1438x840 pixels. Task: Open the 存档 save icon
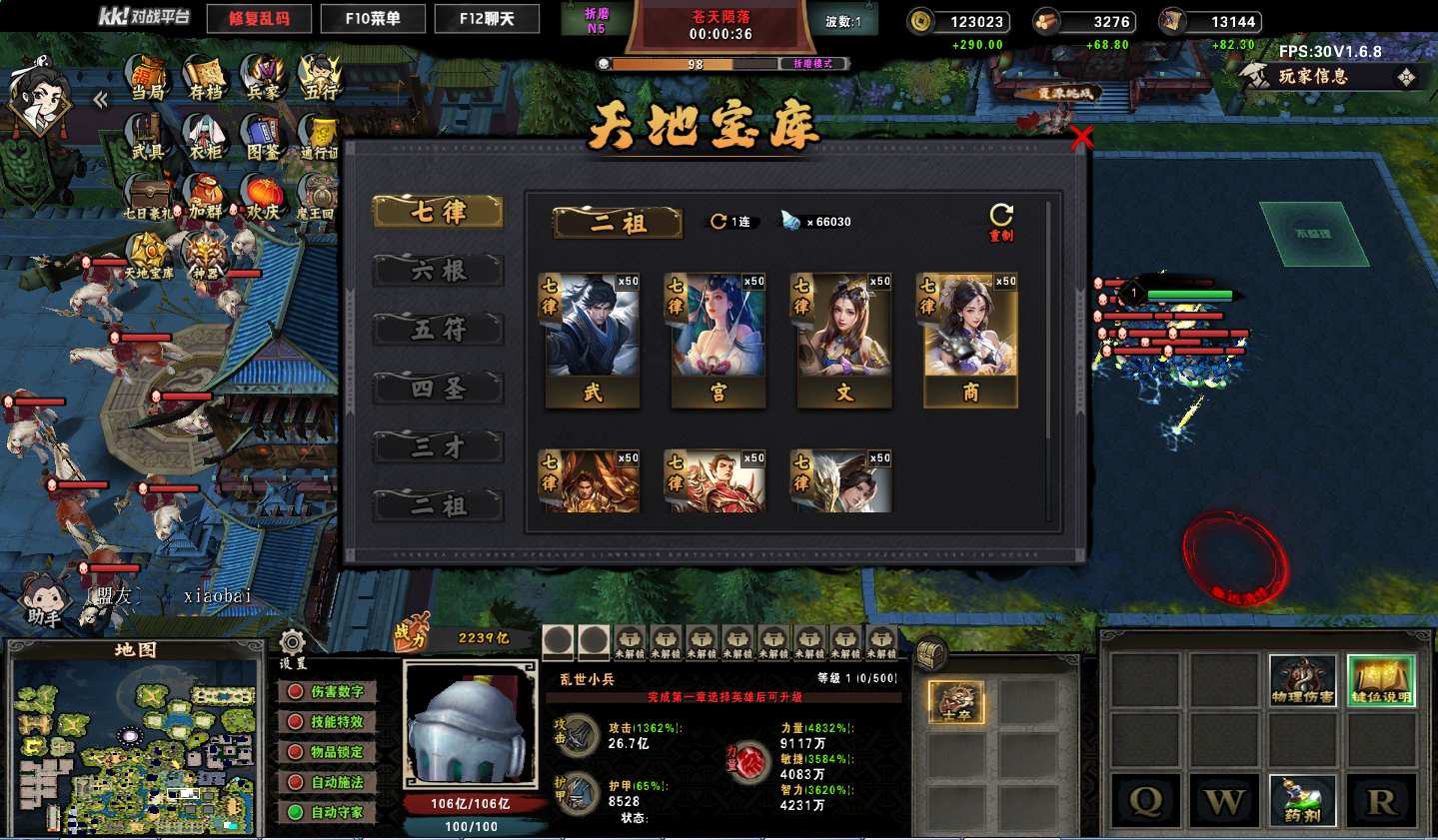tap(205, 77)
